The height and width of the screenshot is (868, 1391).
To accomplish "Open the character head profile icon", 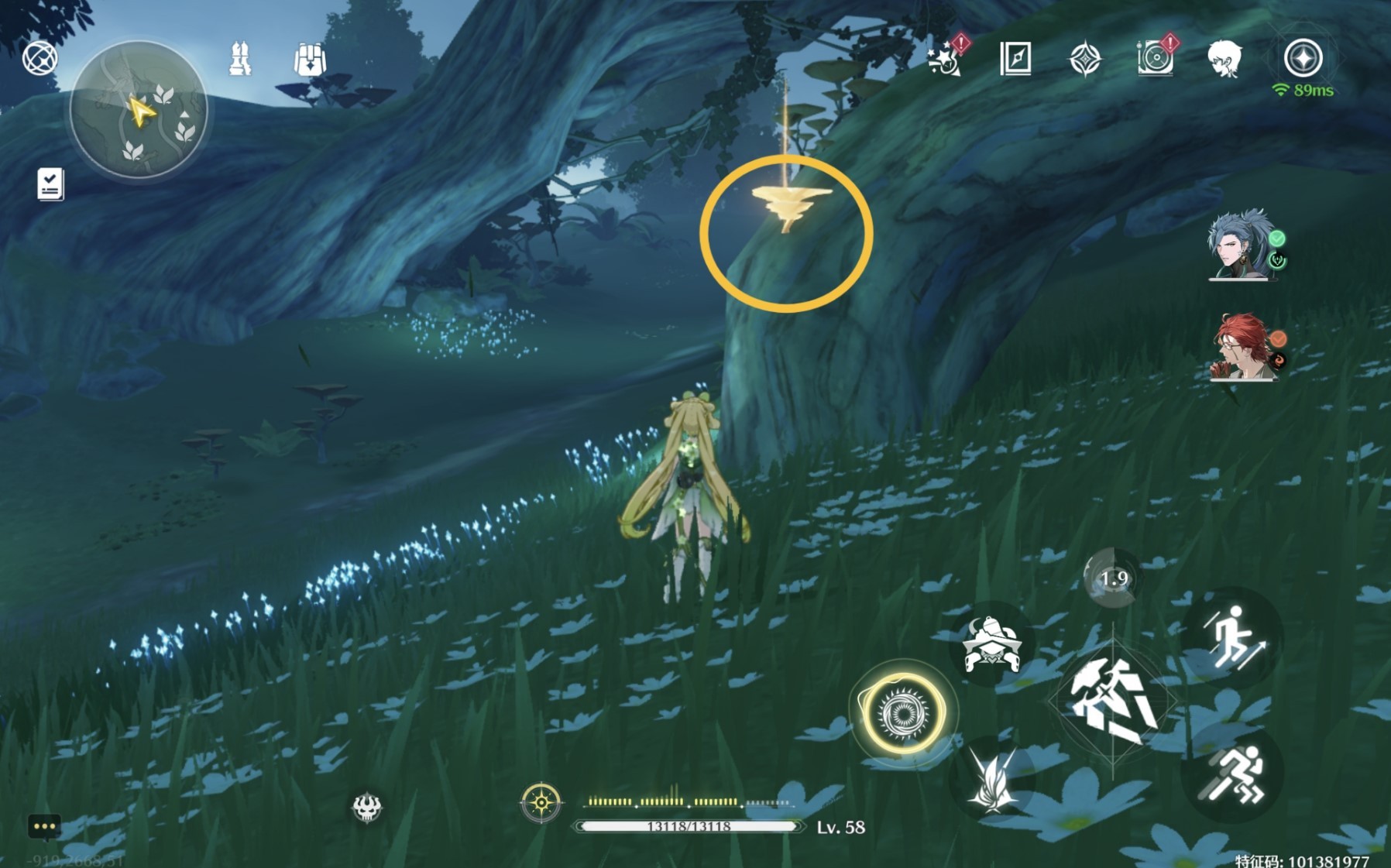I will pos(1224,59).
